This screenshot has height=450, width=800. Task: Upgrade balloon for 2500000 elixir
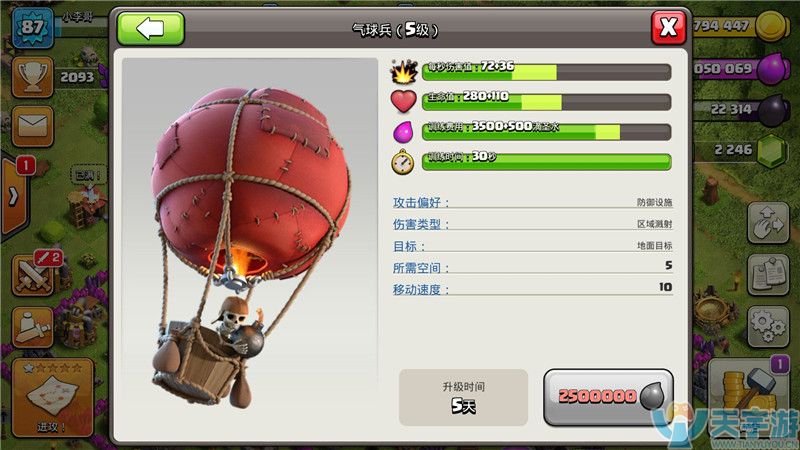608,396
